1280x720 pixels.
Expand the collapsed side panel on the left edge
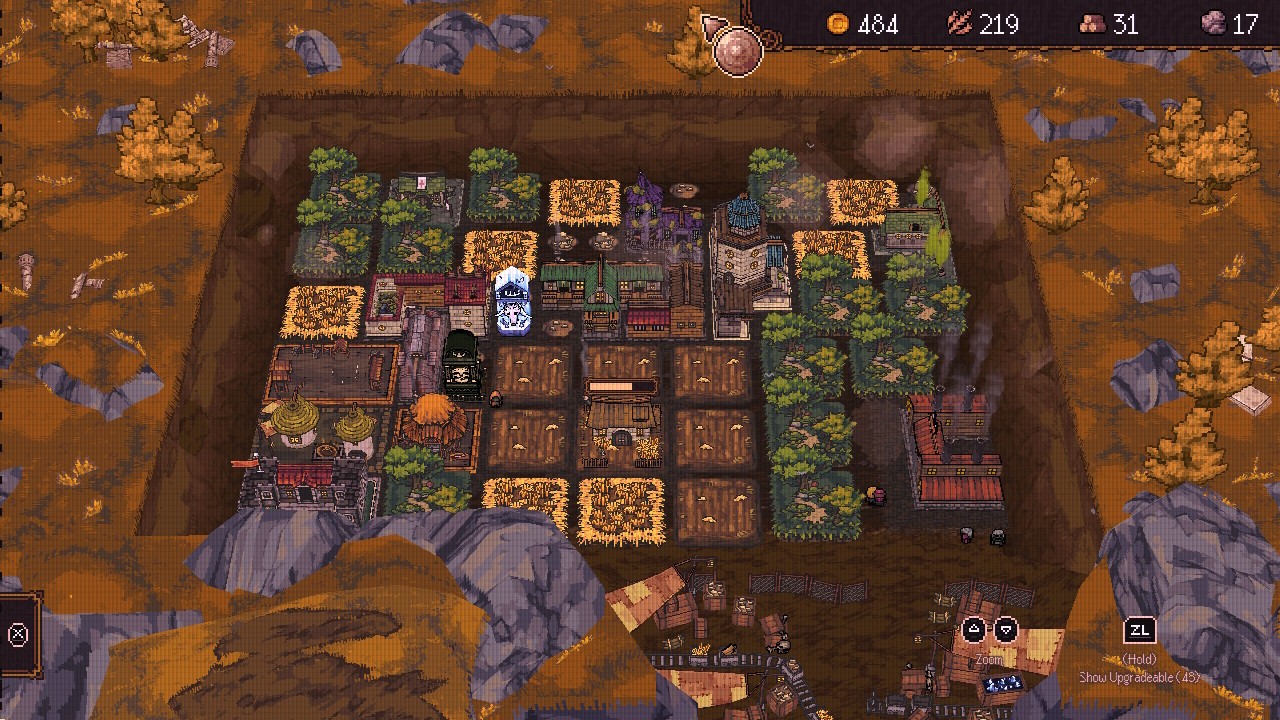[18, 634]
